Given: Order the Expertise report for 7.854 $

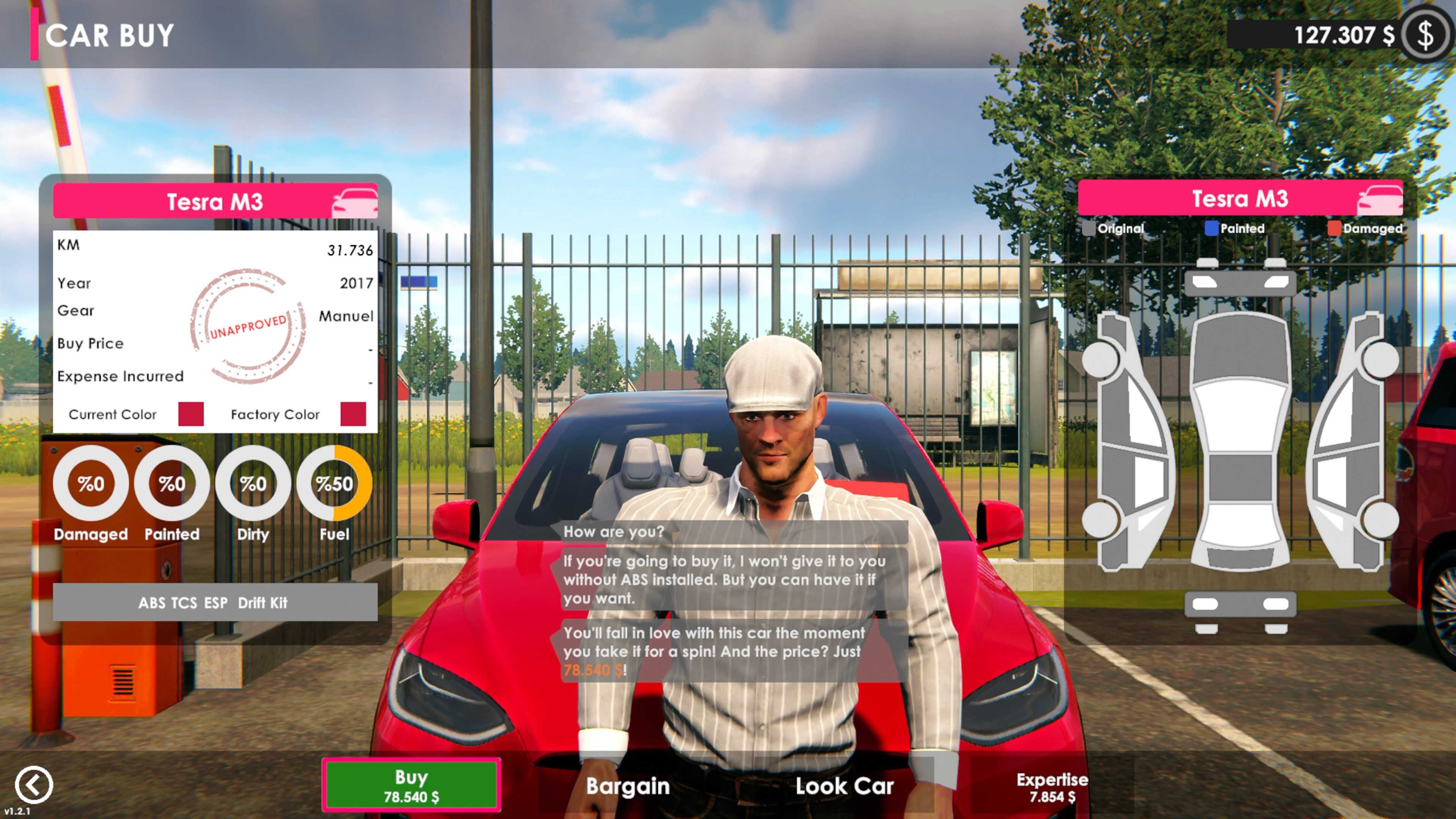Looking at the screenshot, I should pyautogui.click(x=1052, y=787).
